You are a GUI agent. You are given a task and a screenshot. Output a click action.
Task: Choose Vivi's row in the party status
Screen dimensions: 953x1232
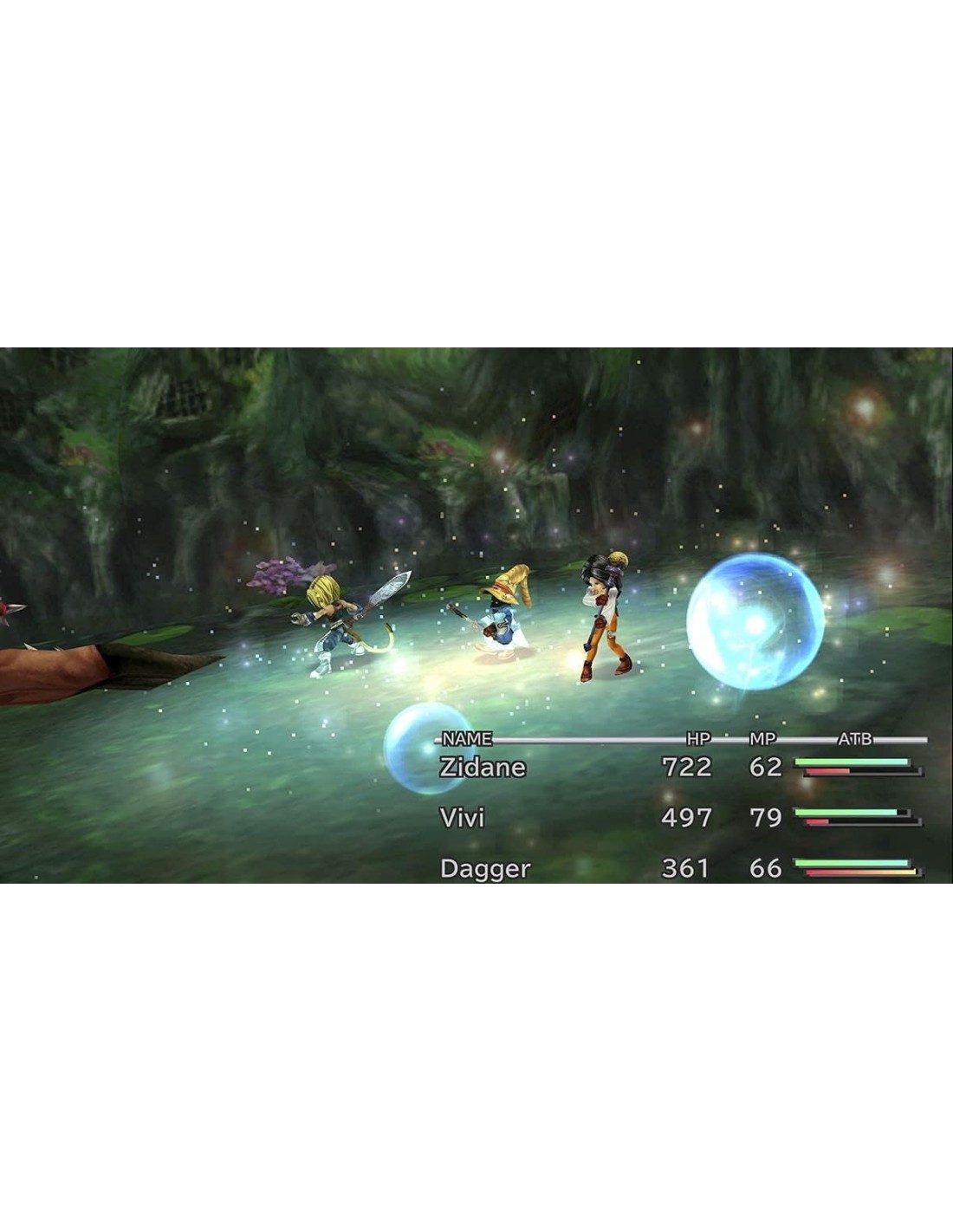[463, 818]
